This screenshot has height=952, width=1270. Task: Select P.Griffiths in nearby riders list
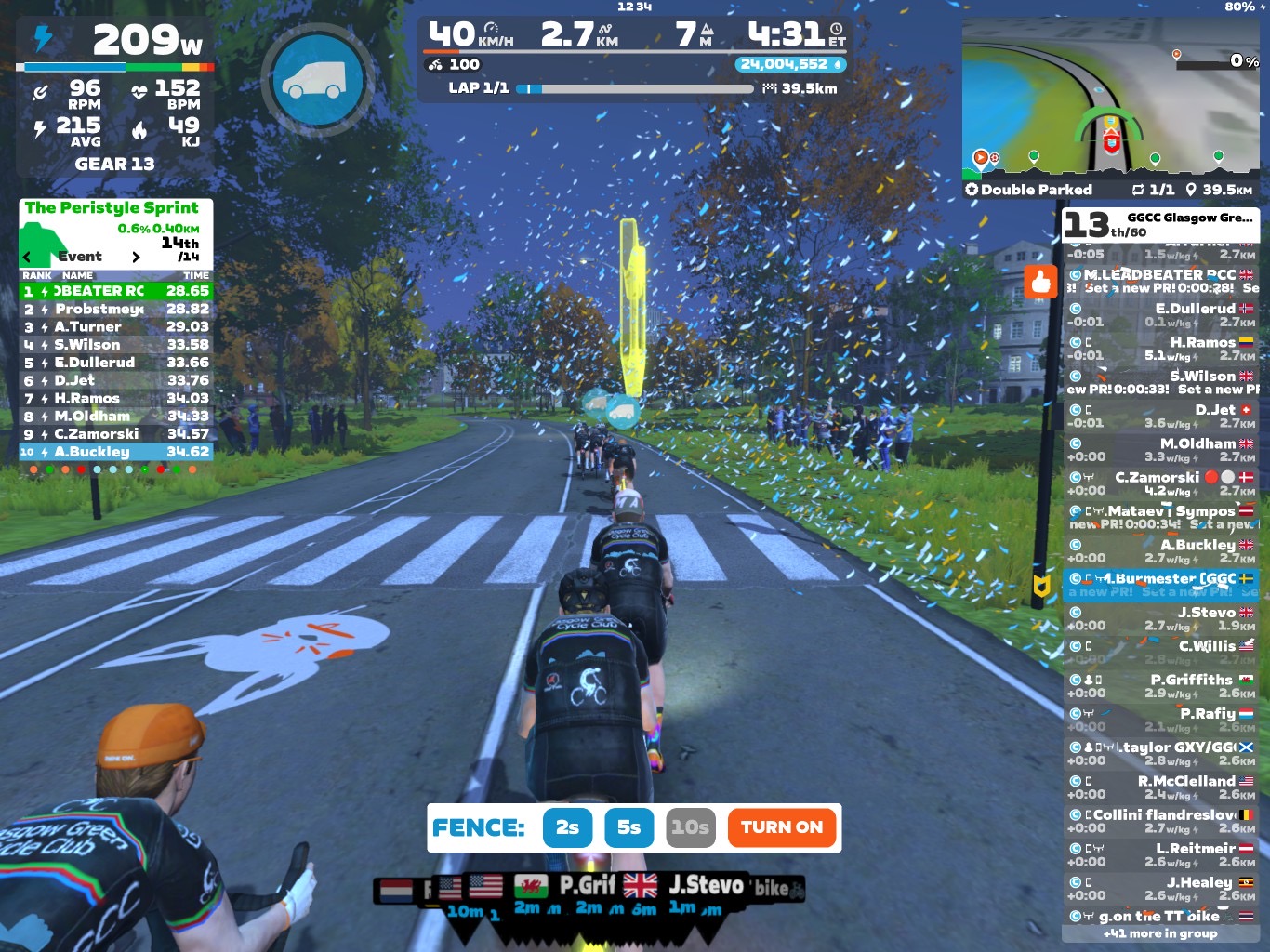pos(1160,686)
